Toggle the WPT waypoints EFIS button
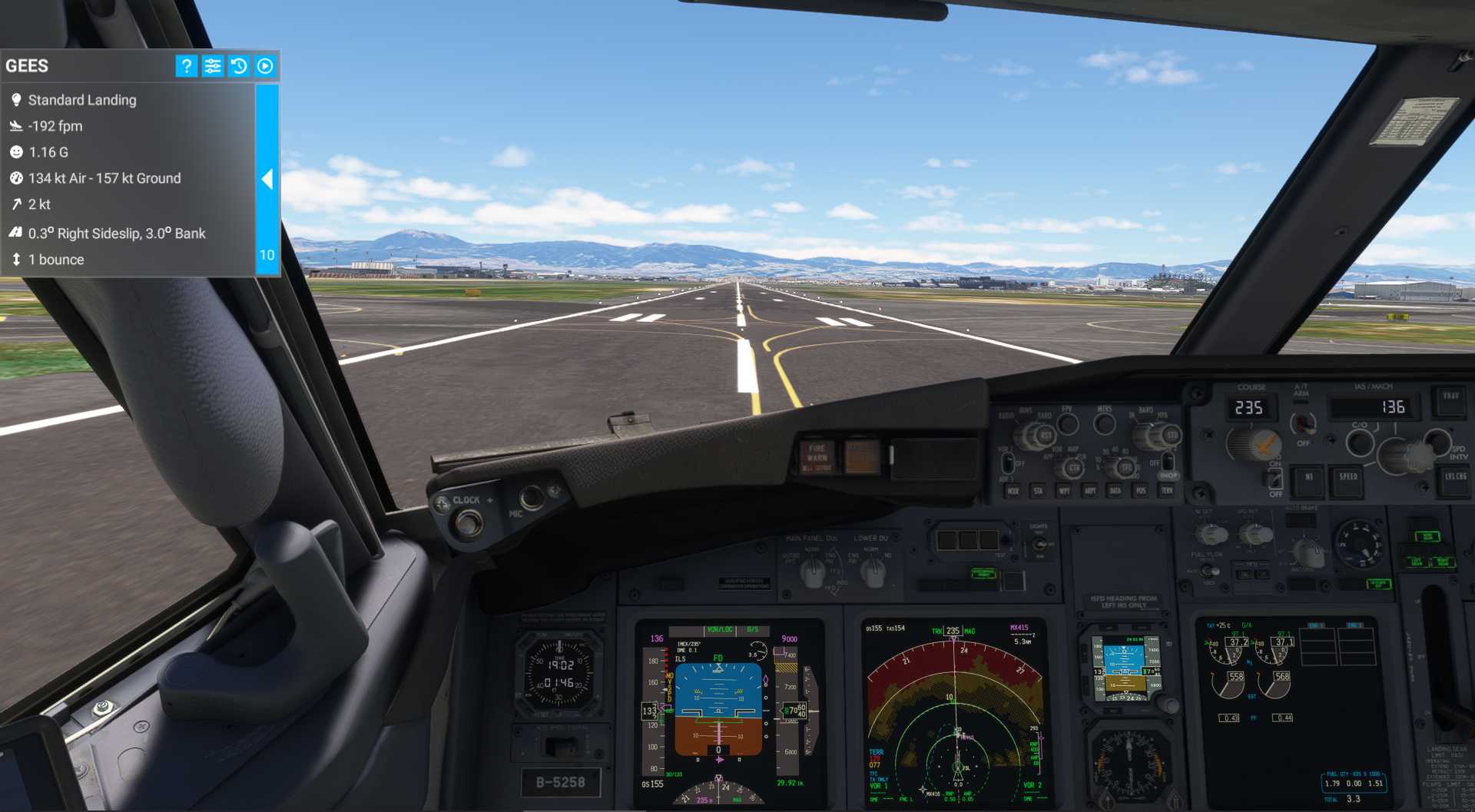 click(x=1064, y=491)
